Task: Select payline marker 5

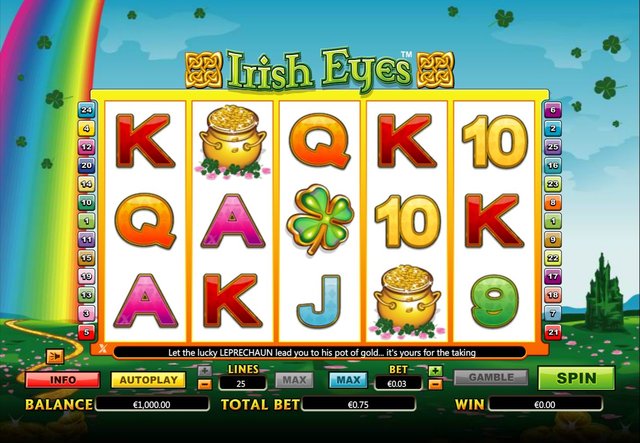Action: (x=86, y=332)
